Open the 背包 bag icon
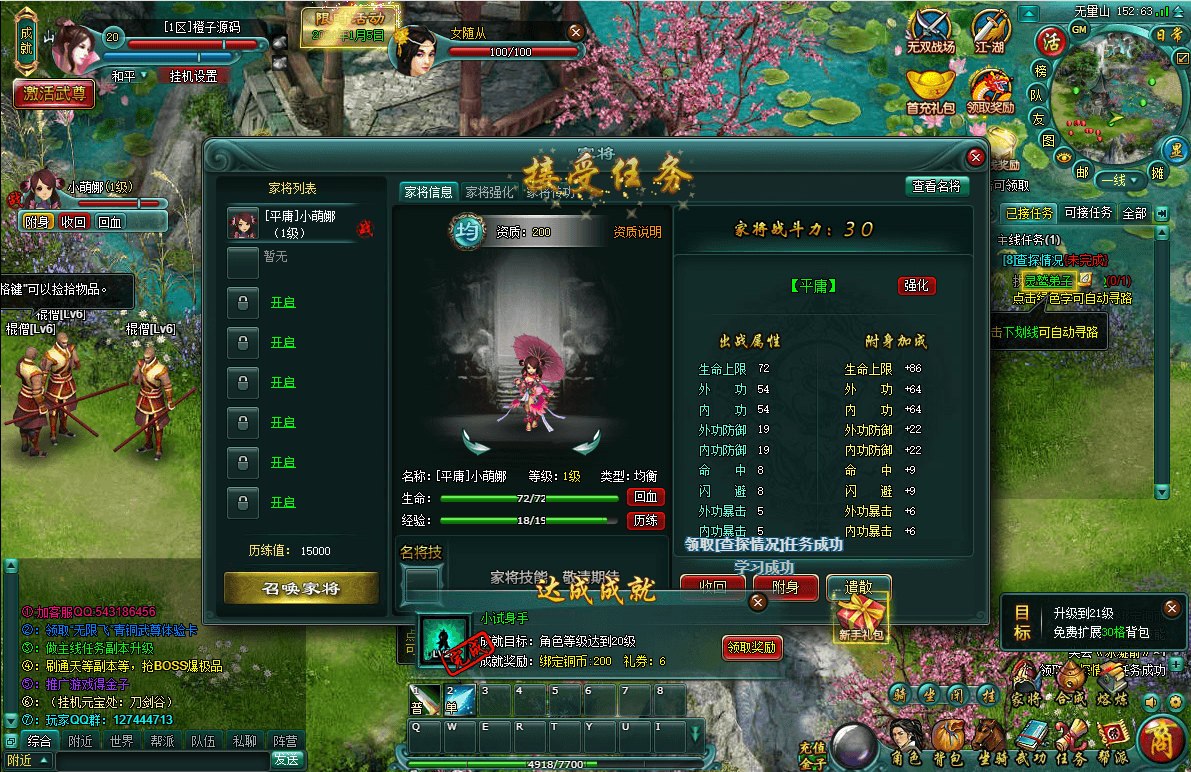The image size is (1191, 772). click(x=947, y=742)
